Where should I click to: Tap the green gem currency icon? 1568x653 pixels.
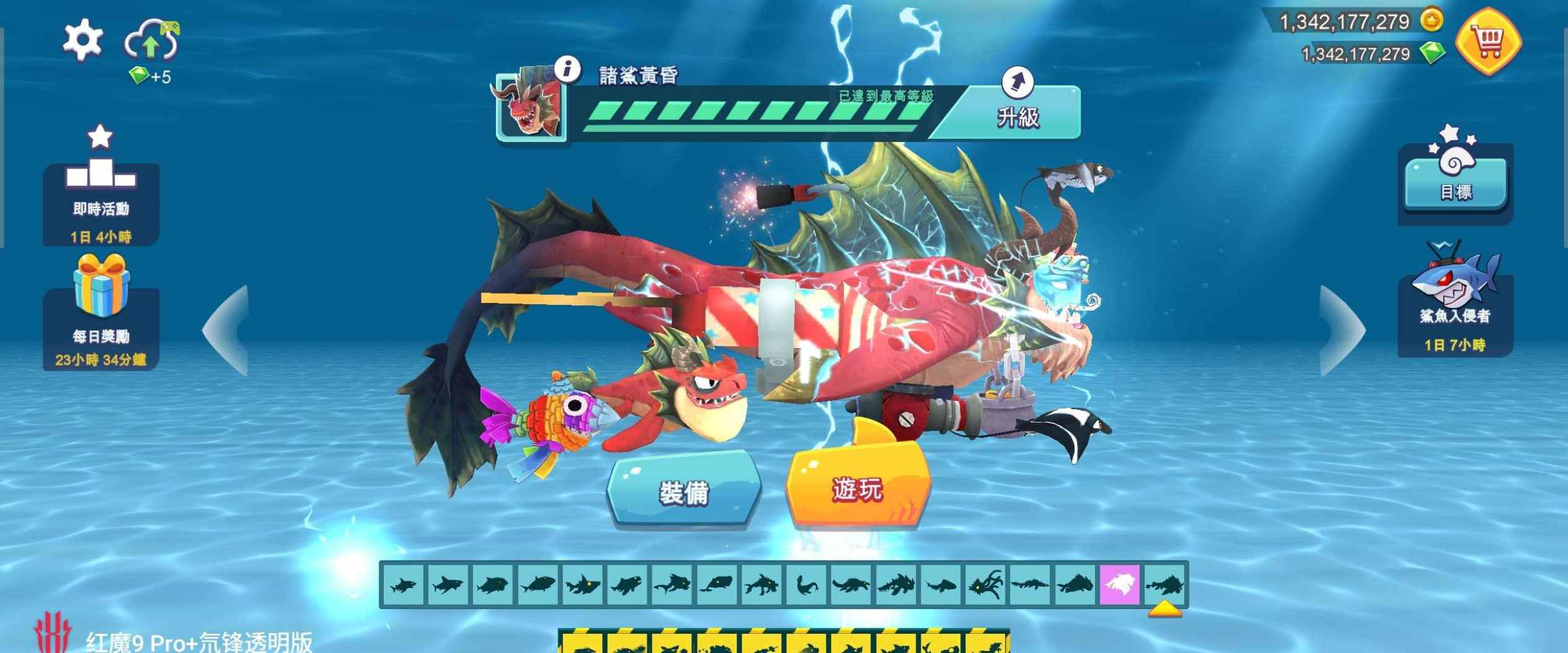pos(1432,53)
